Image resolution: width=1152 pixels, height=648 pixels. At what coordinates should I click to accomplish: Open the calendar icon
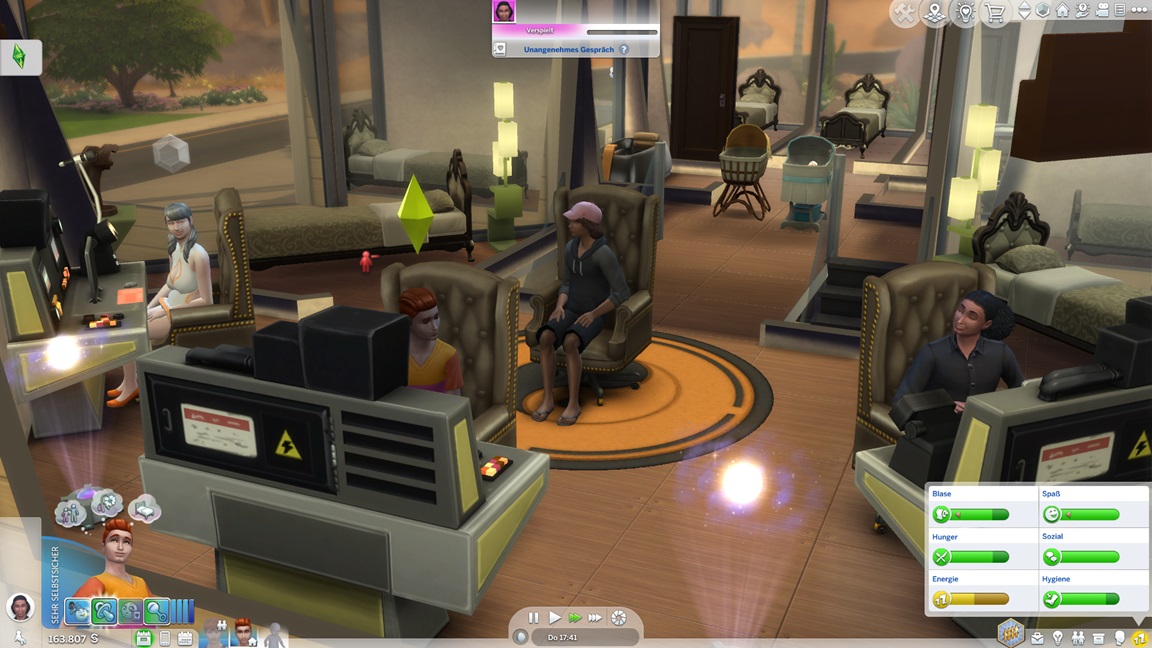click(185, 638)
